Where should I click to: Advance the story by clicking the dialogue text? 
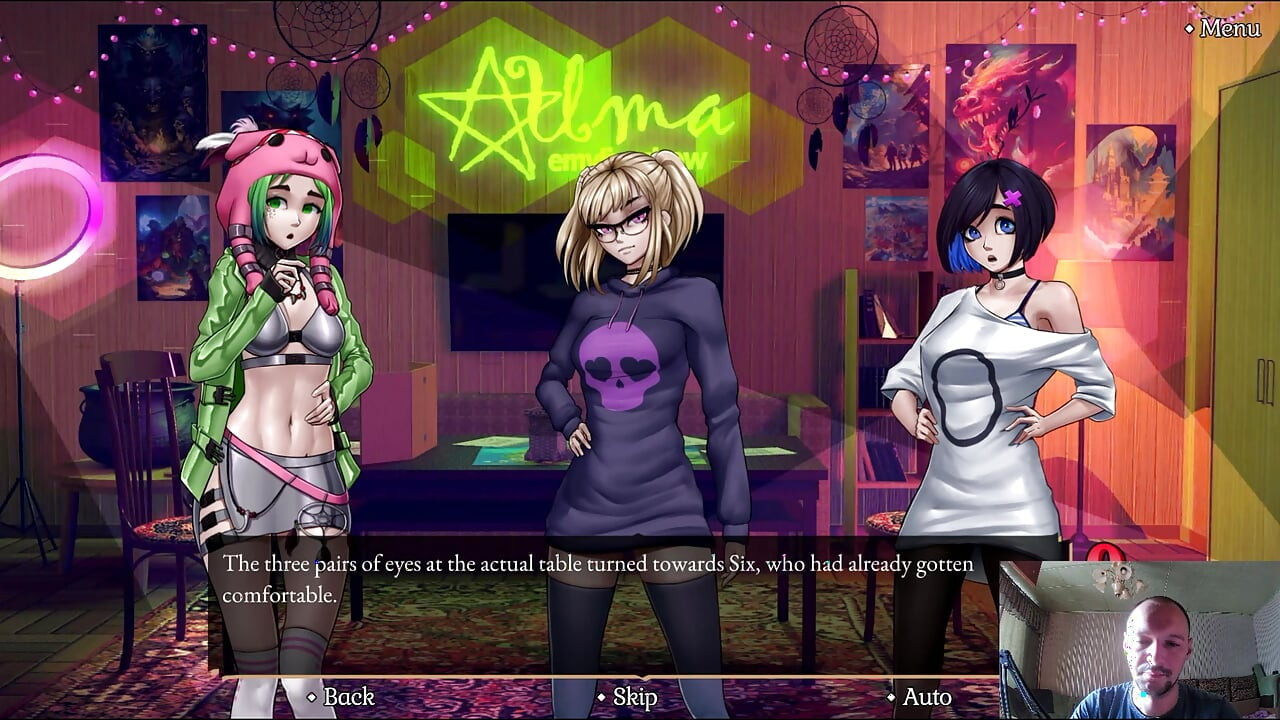coord(597,580)
